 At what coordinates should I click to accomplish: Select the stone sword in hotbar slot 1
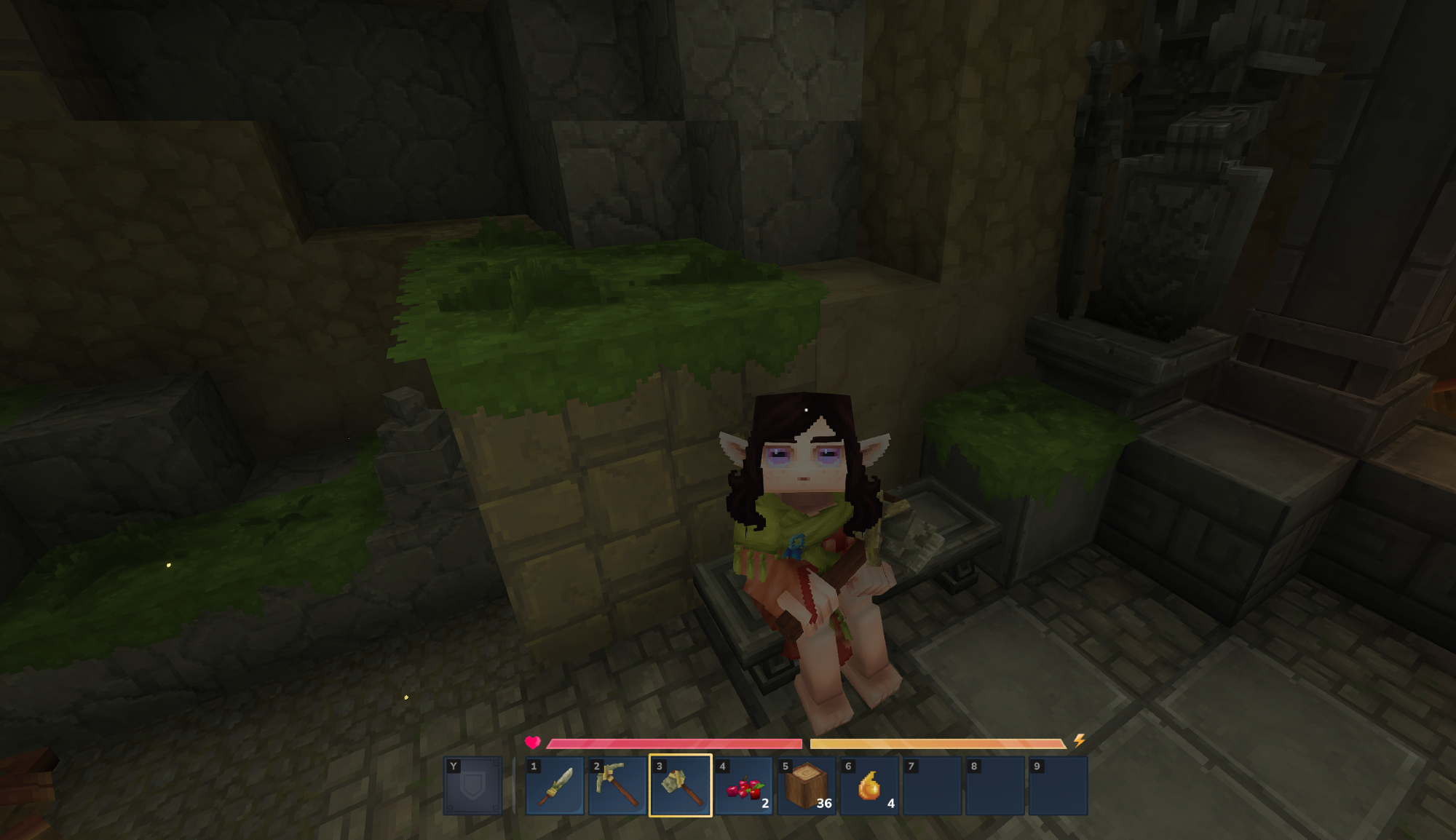coord(555,786)
